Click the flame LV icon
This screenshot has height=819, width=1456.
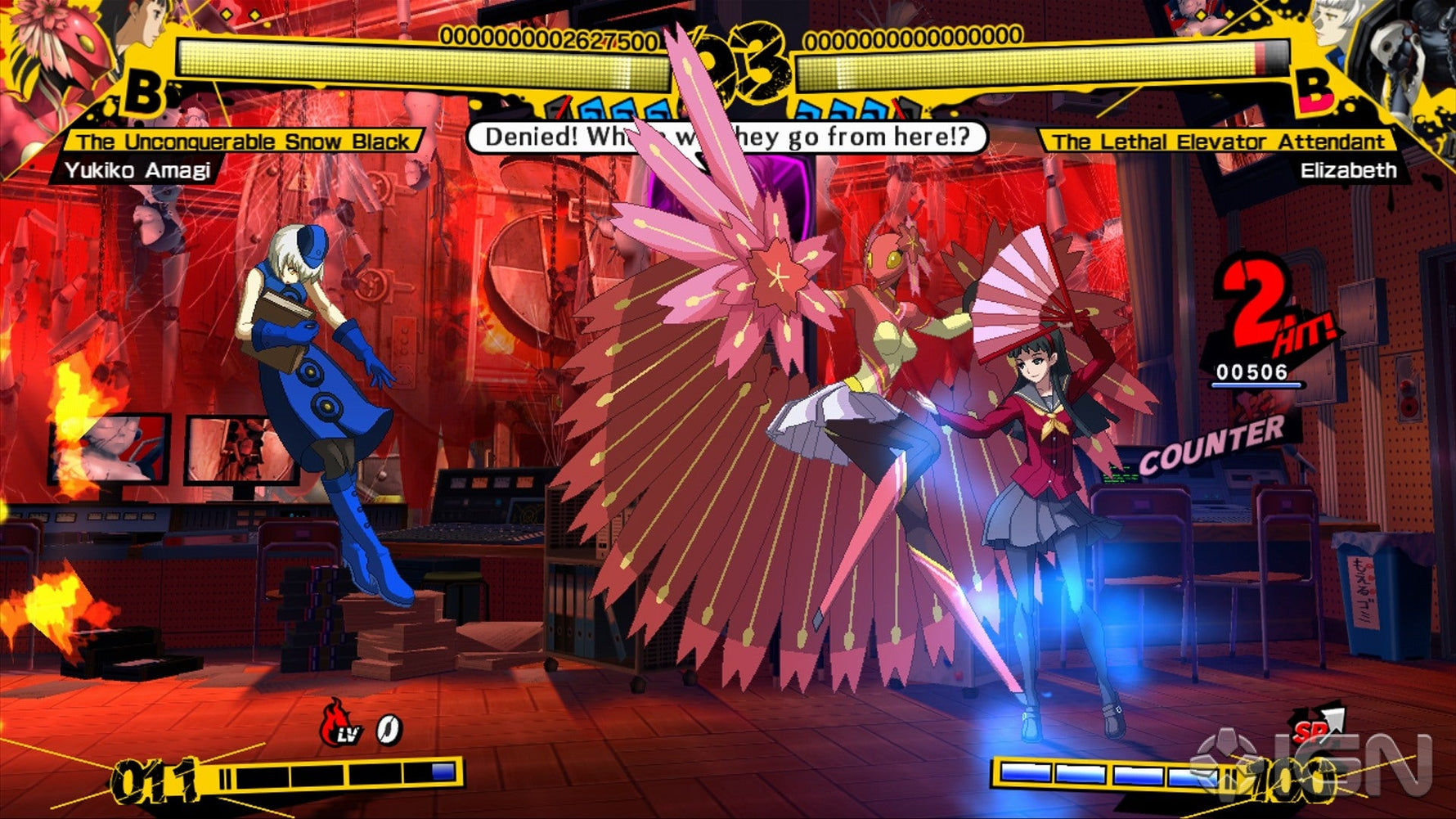pos(340,723)
